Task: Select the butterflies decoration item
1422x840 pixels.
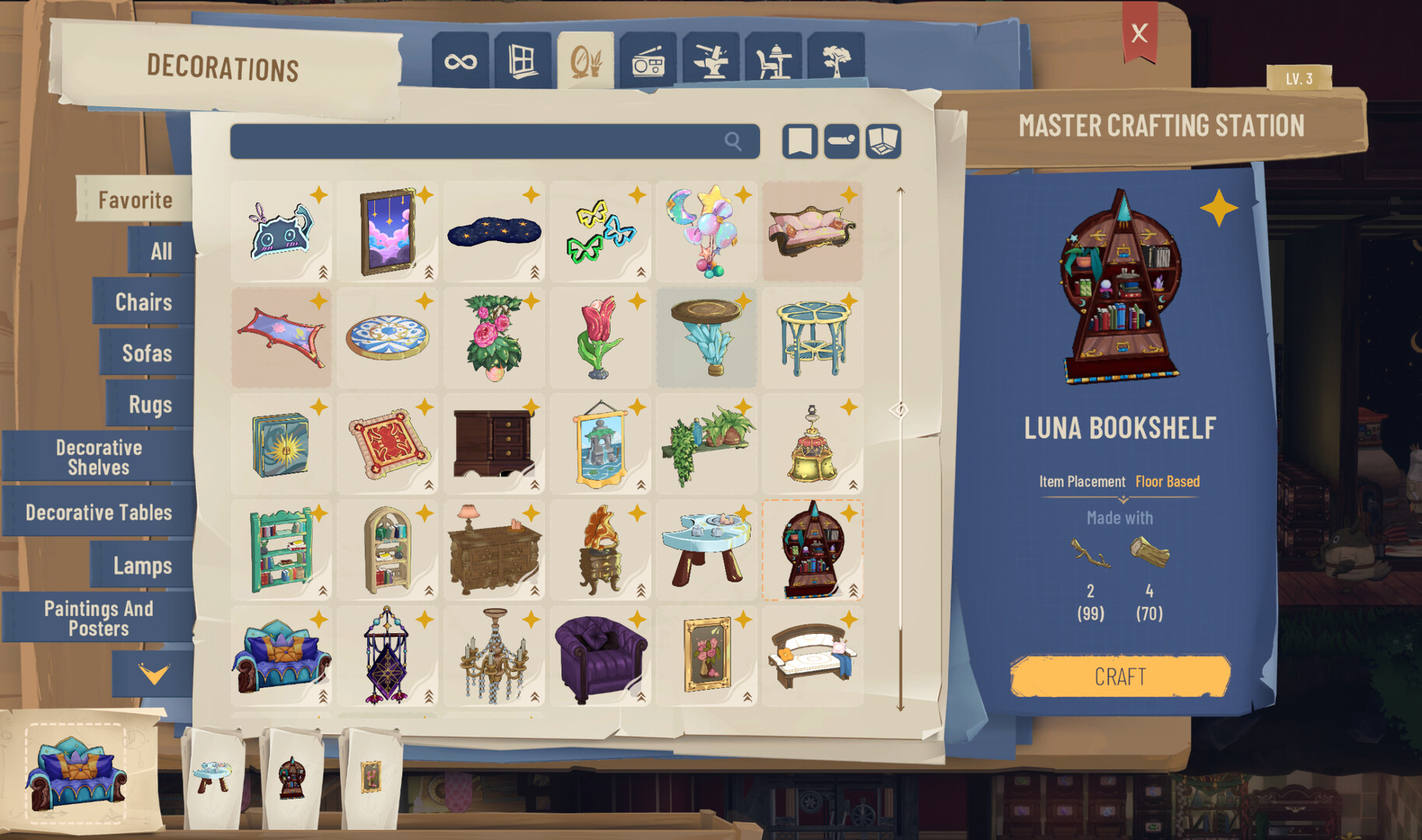Action: pos(600,231)
